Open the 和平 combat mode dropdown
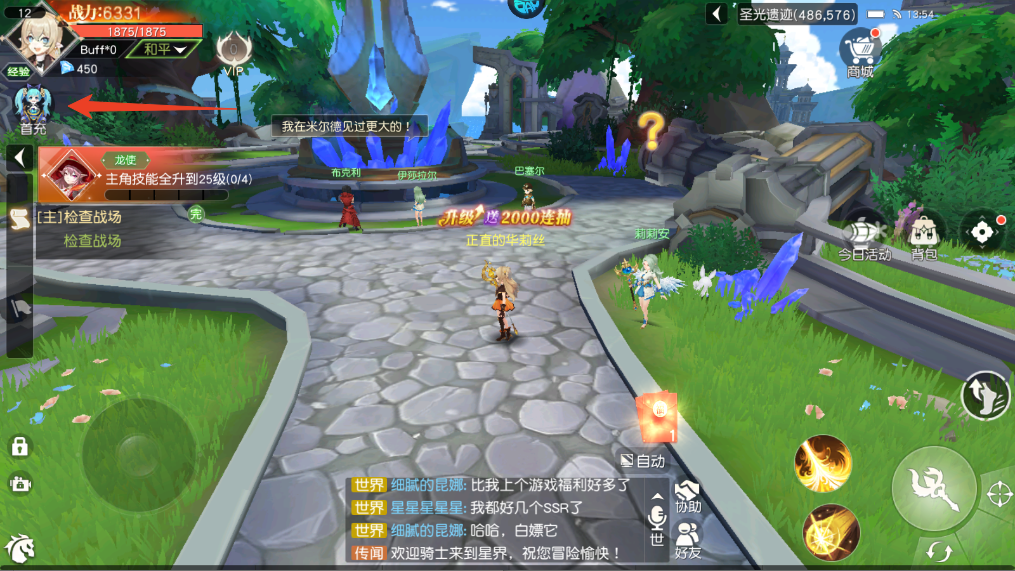 pyautogui.click(x=164, y=49)
